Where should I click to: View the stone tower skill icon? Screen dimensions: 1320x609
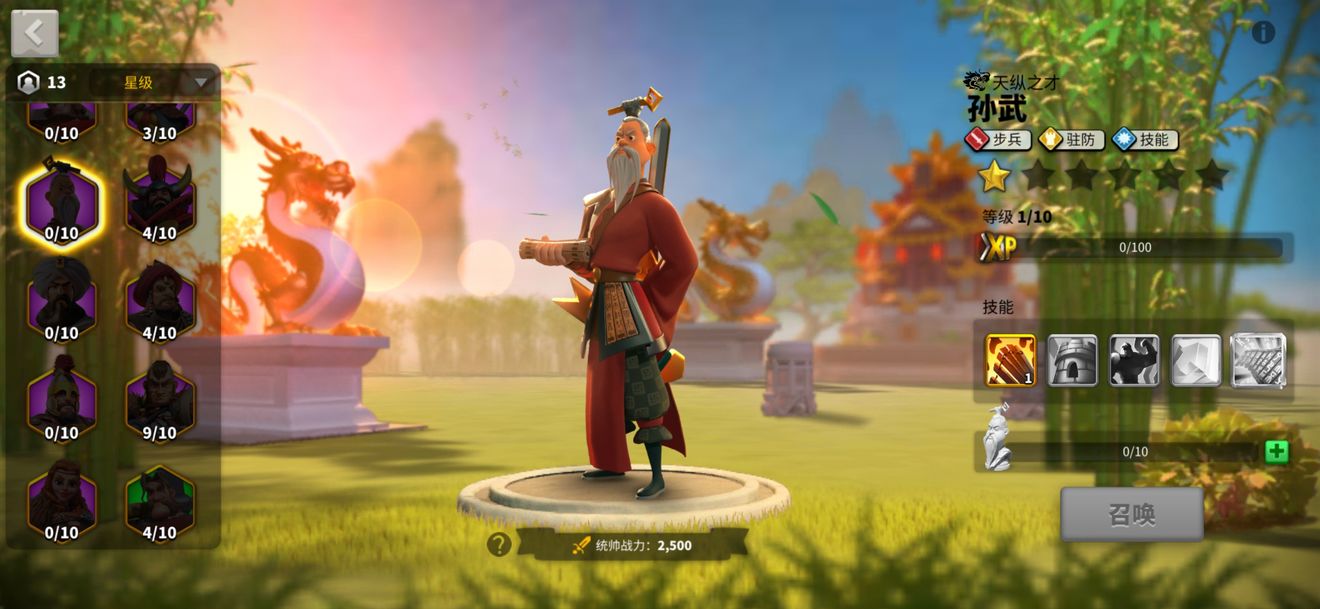point(1072,360)
